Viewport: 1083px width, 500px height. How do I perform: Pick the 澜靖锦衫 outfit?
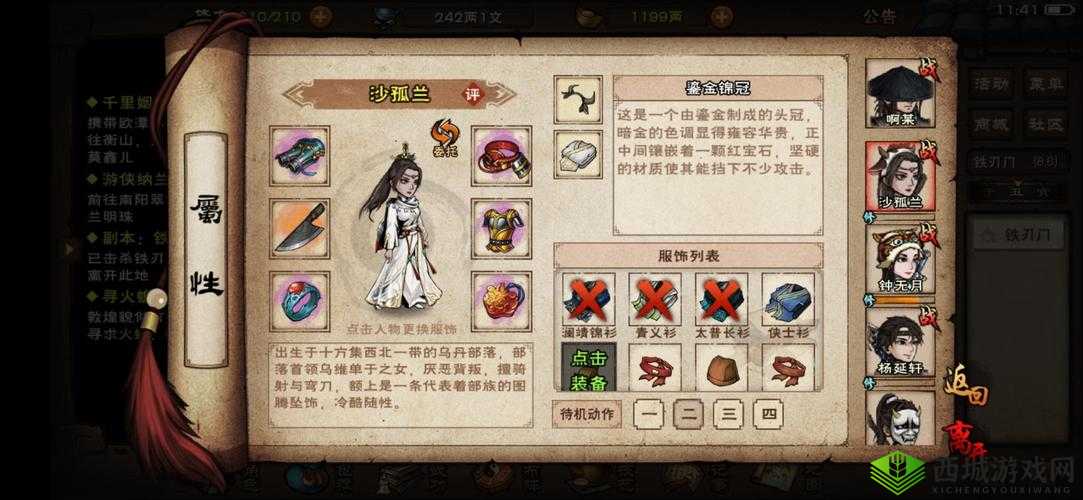(x=588, y=300)
